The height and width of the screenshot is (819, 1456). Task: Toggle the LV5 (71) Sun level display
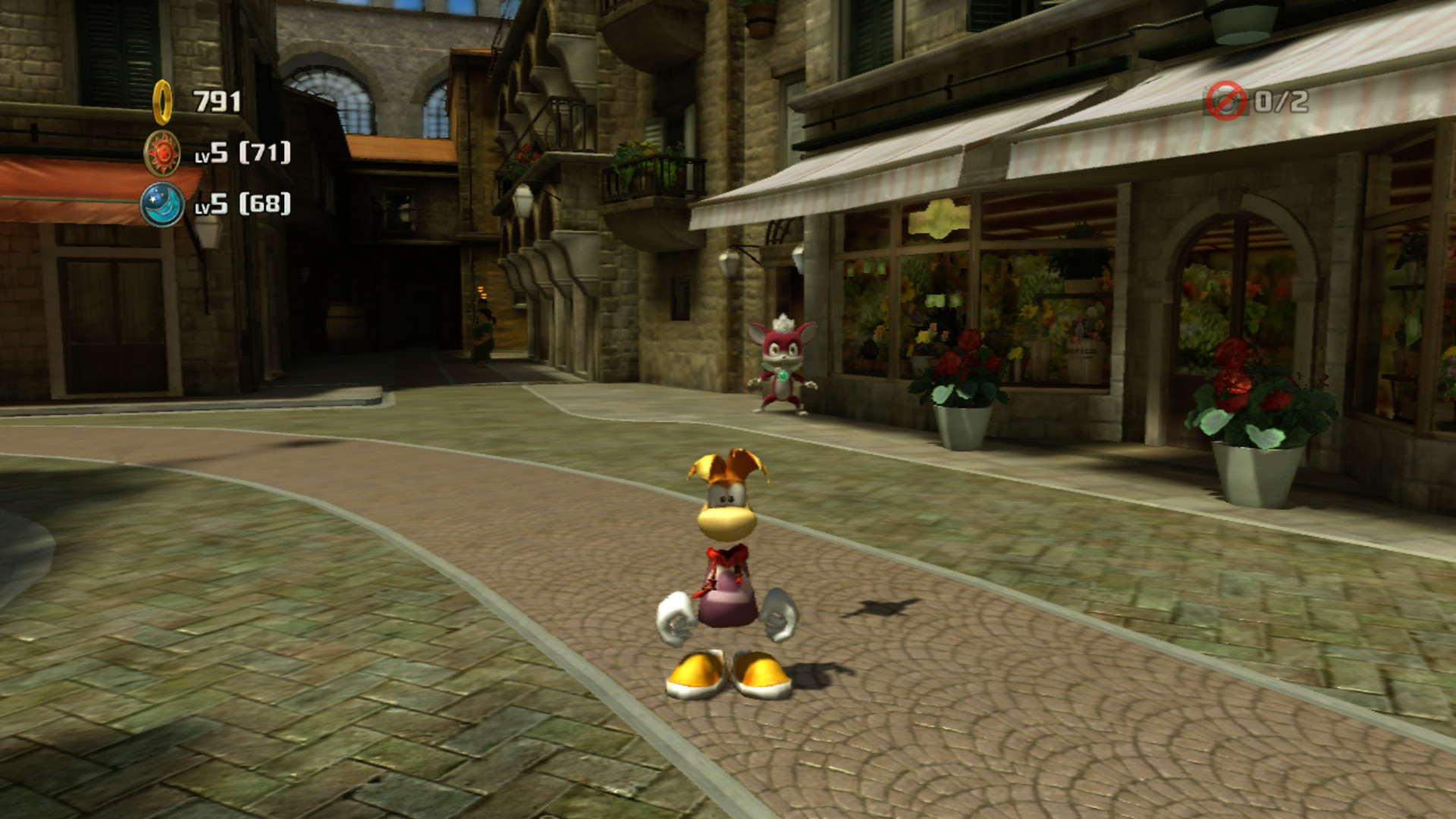pyautogui.click(x=243, y=155)
